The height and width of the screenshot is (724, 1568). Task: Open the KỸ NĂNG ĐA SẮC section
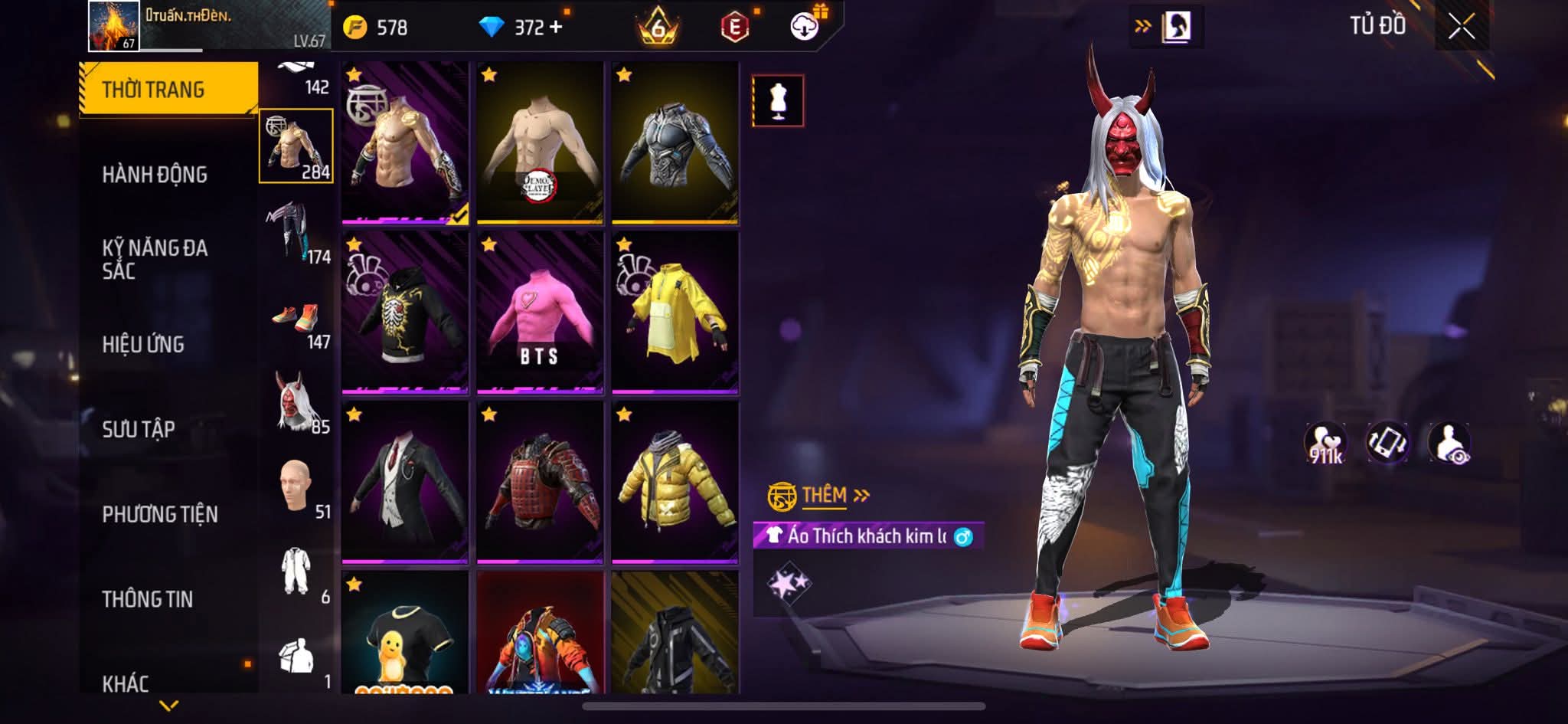point(155,259)
